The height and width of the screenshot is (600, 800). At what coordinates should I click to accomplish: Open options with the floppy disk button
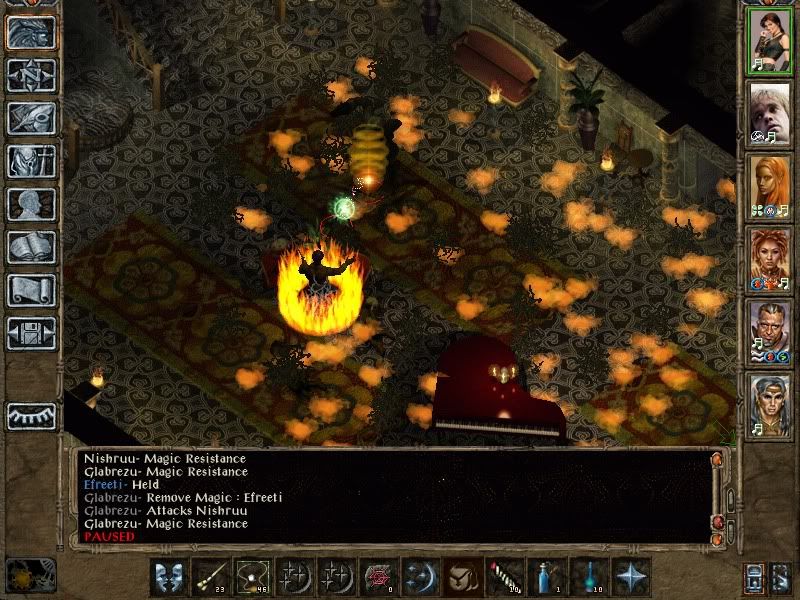tap(31, 333)
